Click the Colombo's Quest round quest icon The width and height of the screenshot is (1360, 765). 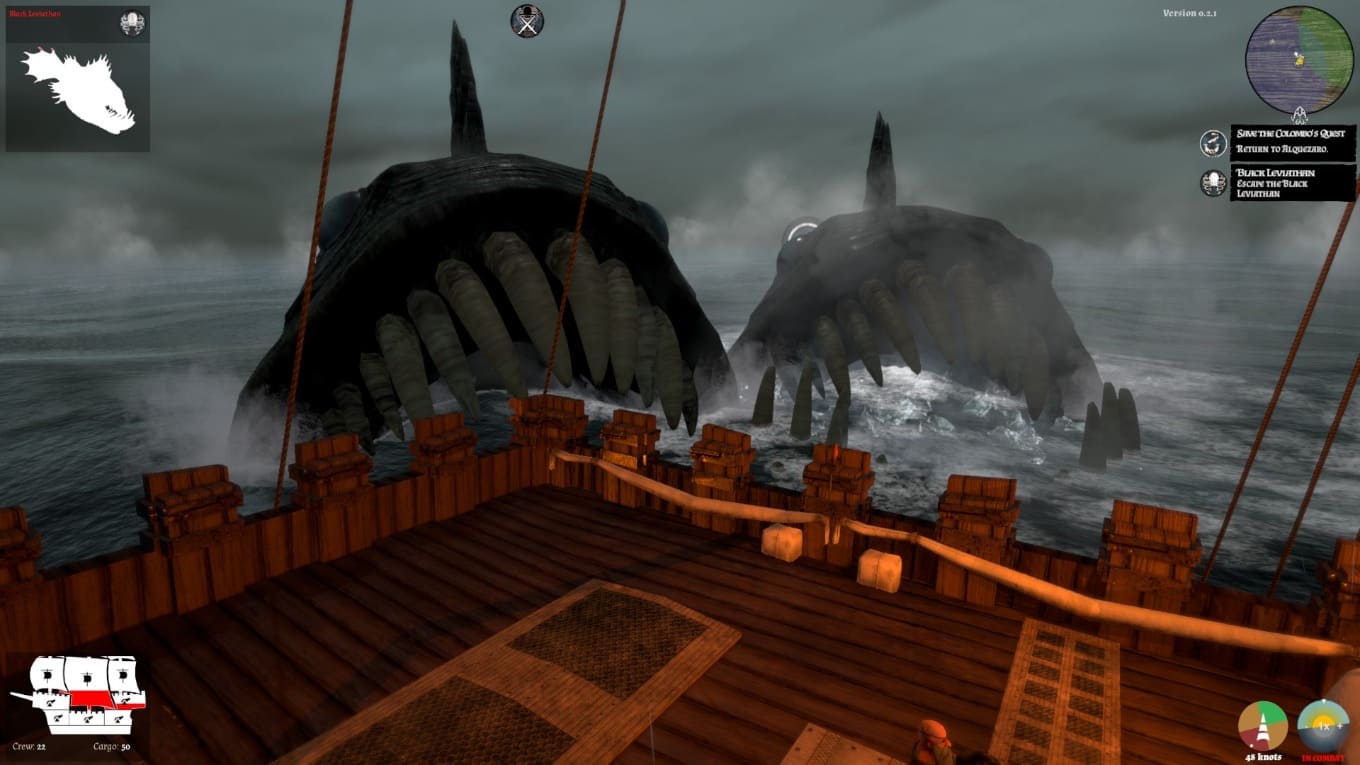pyautogui.click(x=1213, y=143)
